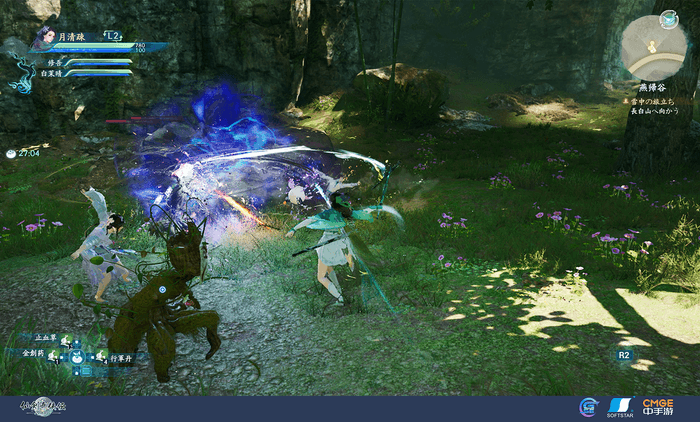700x422 pixels.
Task: Click the center creature icon of the item wheel
Action: click(77, 355)
